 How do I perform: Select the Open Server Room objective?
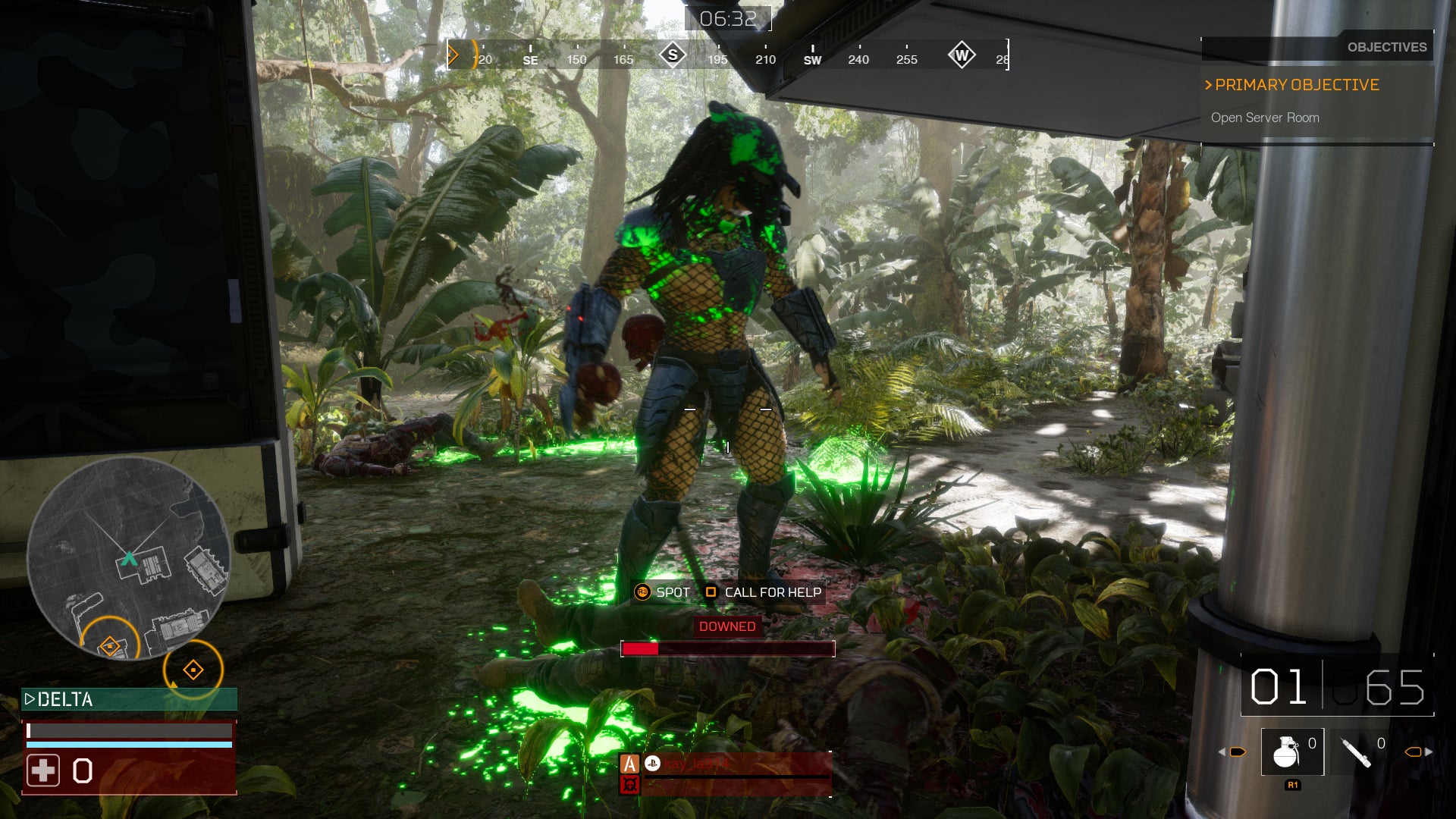pyautogui.click(x=1265, y=118)
